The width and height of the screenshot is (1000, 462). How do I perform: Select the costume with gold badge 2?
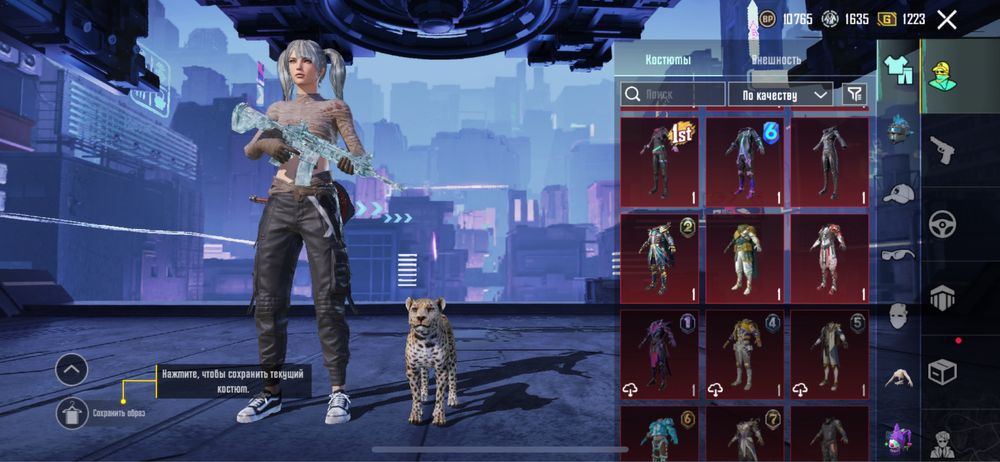pyautogui.click(x=660, y=256)
